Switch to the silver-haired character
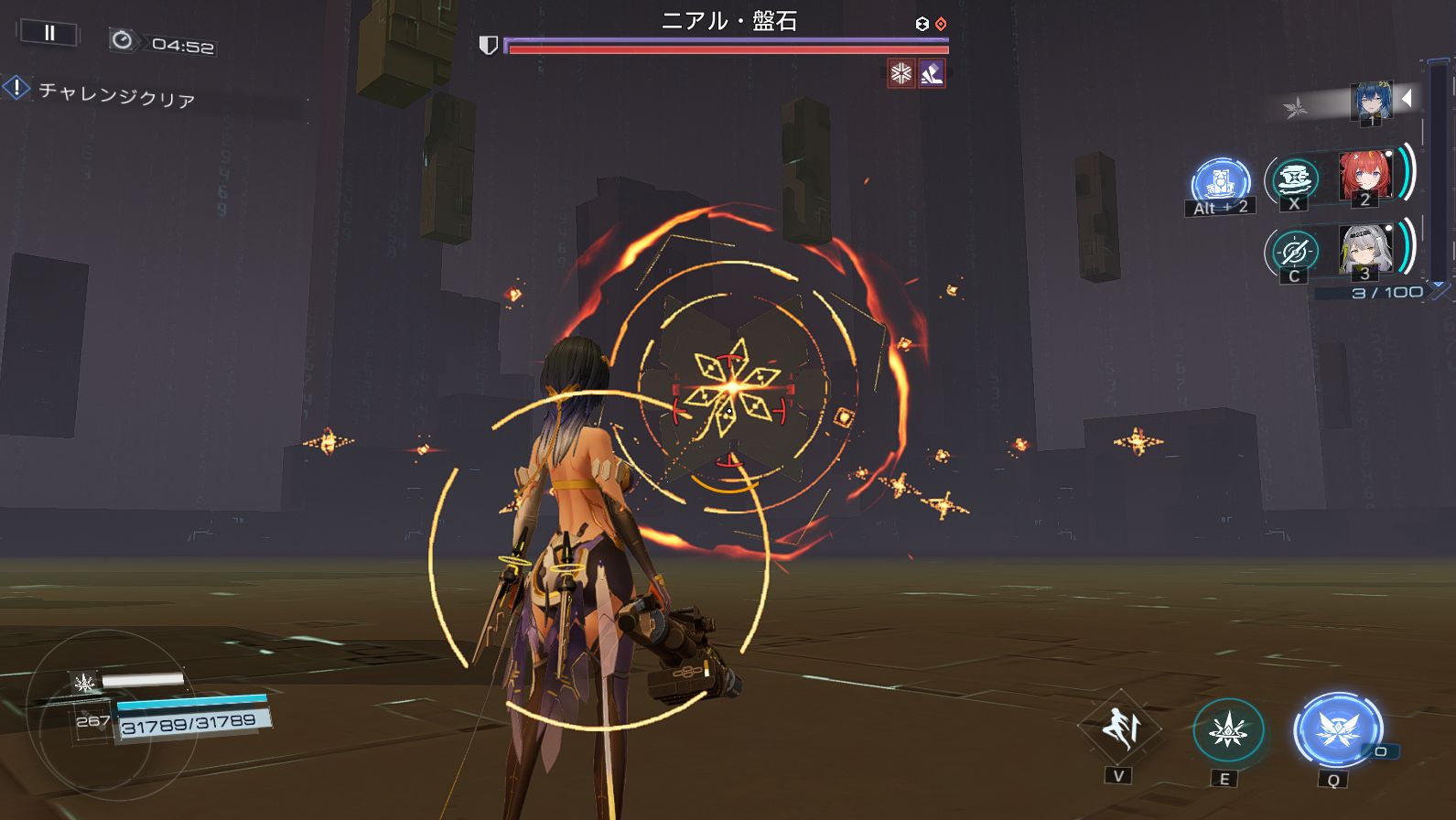Viewport: 1456px width, 820px height. 1364,249
